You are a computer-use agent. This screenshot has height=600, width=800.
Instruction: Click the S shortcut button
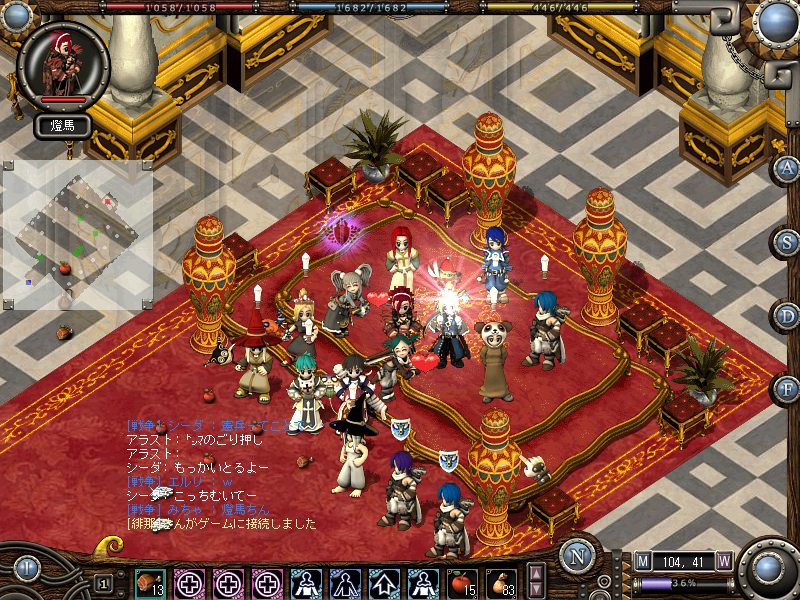[x=788, y=241]
